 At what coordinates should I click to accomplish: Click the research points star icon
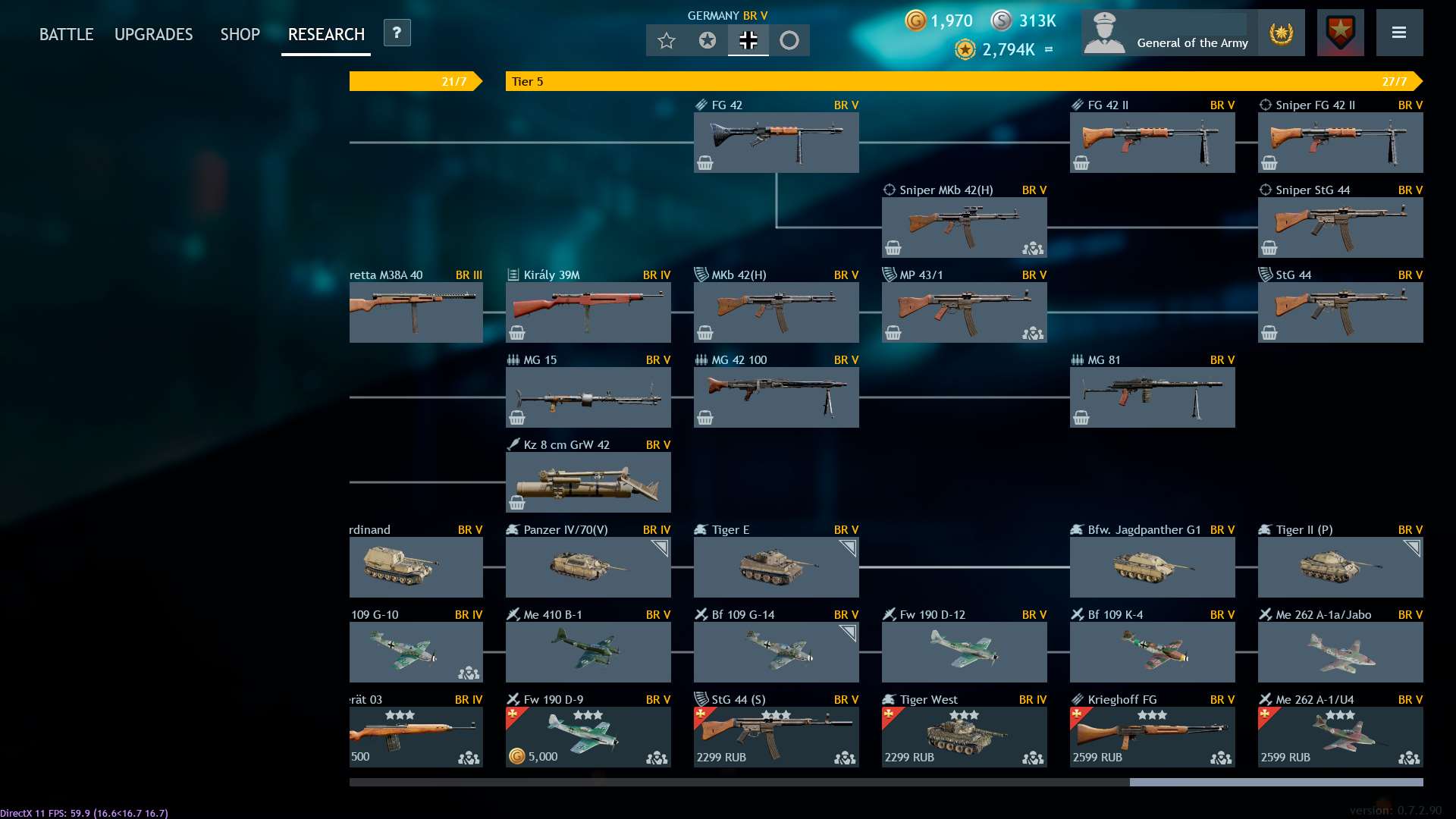[x=964, y=50]
